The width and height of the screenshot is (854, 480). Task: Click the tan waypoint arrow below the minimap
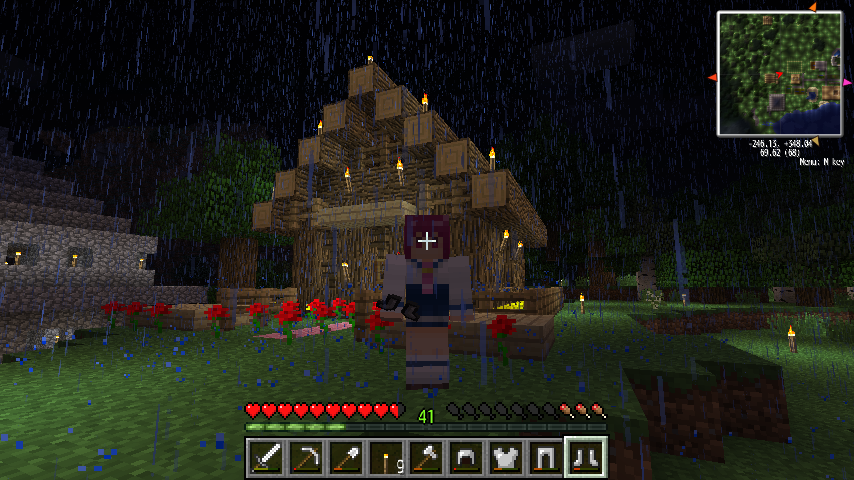[x=813, y=140]
